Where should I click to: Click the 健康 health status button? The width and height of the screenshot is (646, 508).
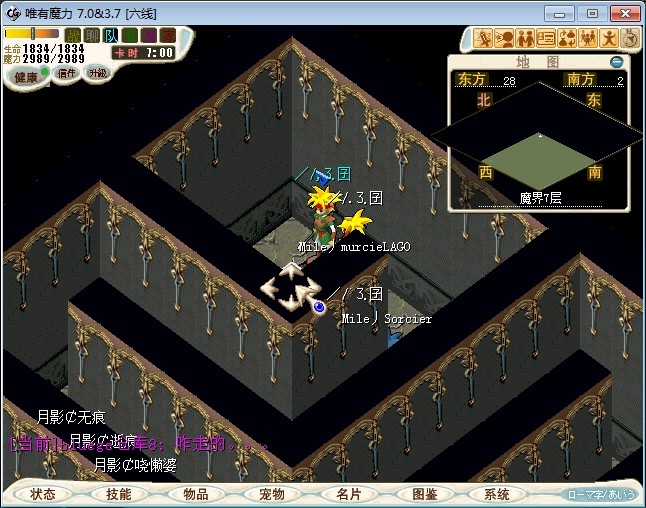(x=27, y=77)
